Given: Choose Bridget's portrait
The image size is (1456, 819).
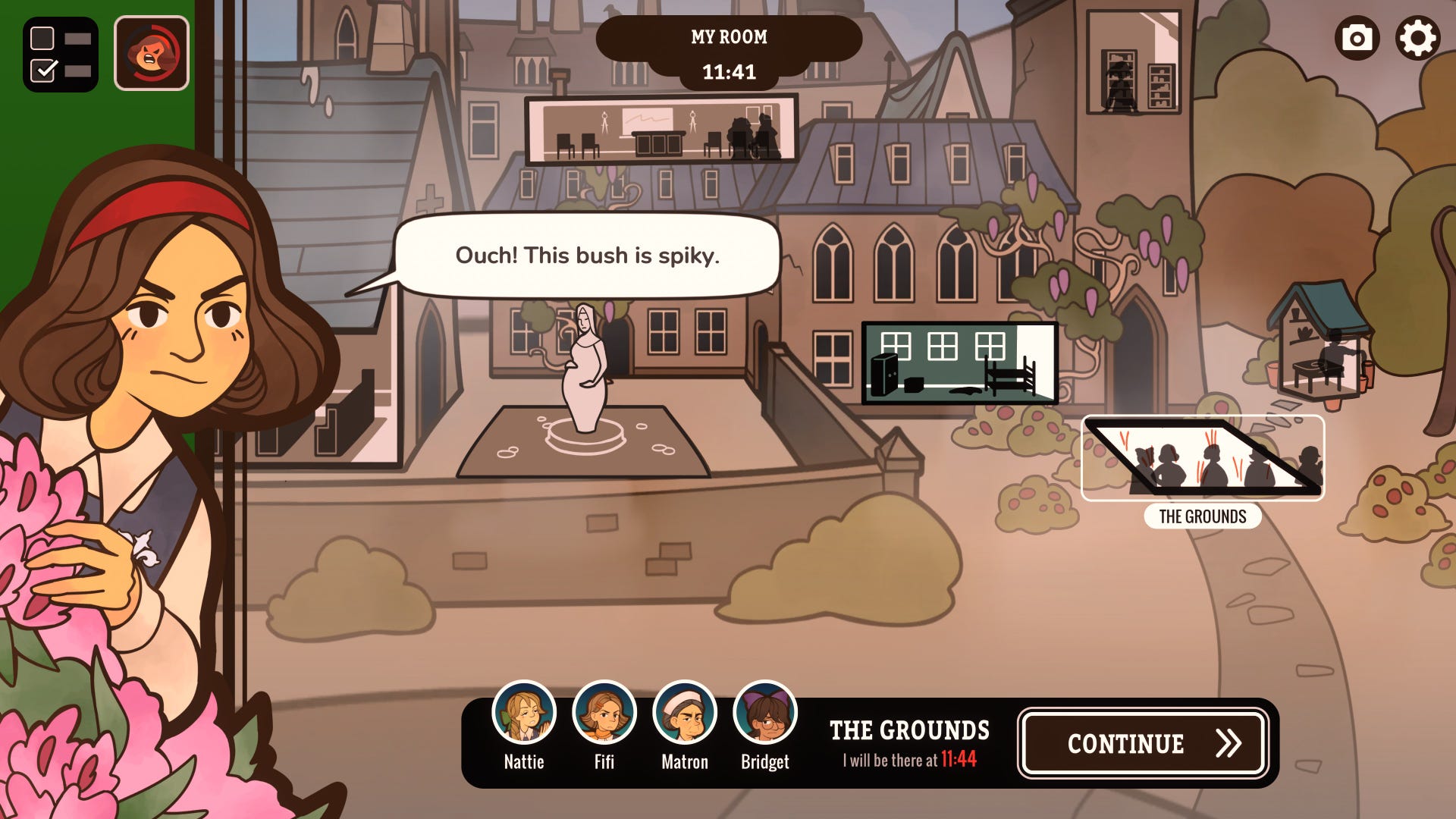Looking at the screenshot, I should tap(765, 714).
